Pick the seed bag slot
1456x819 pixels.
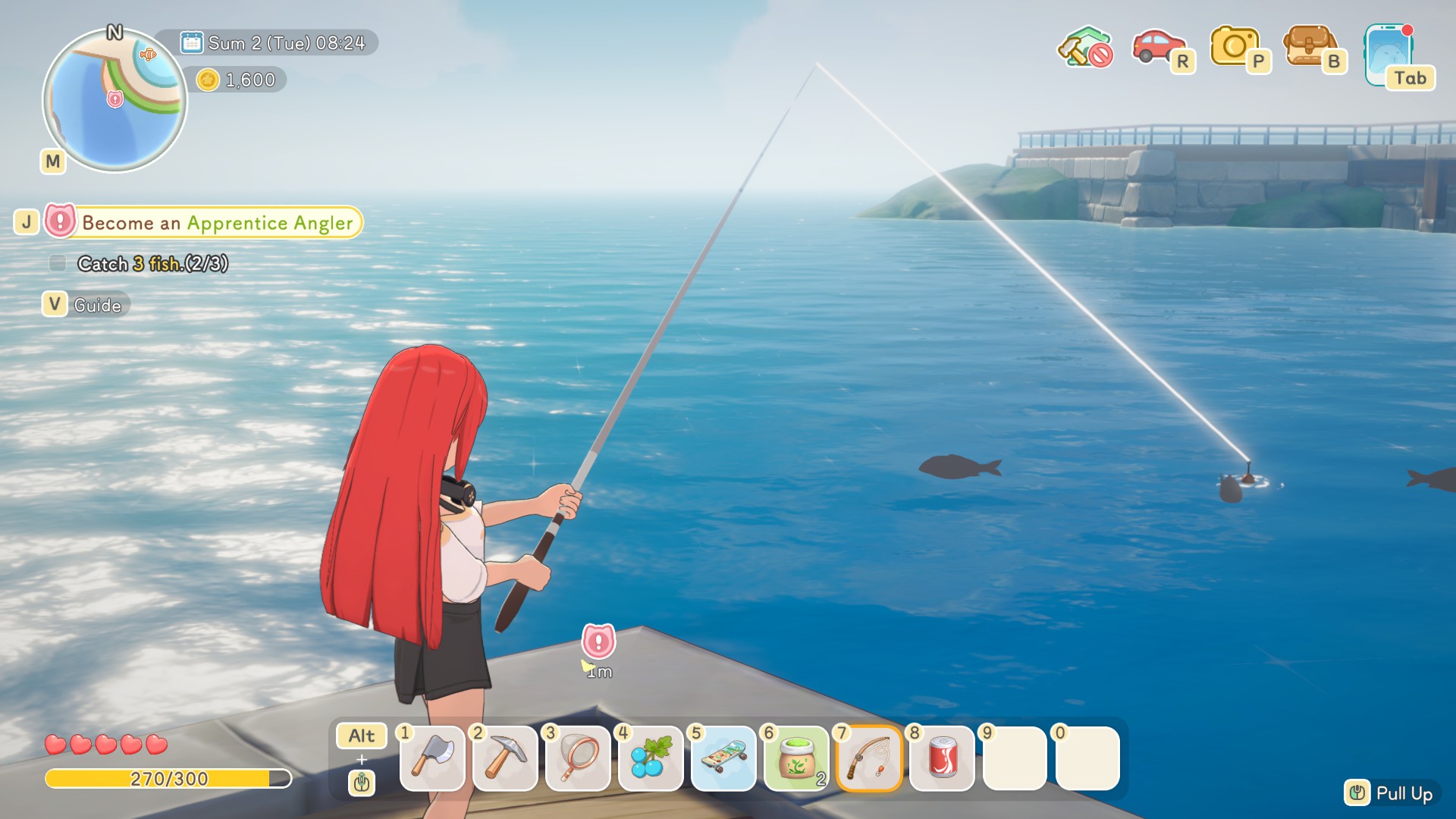tap(796, 758)
